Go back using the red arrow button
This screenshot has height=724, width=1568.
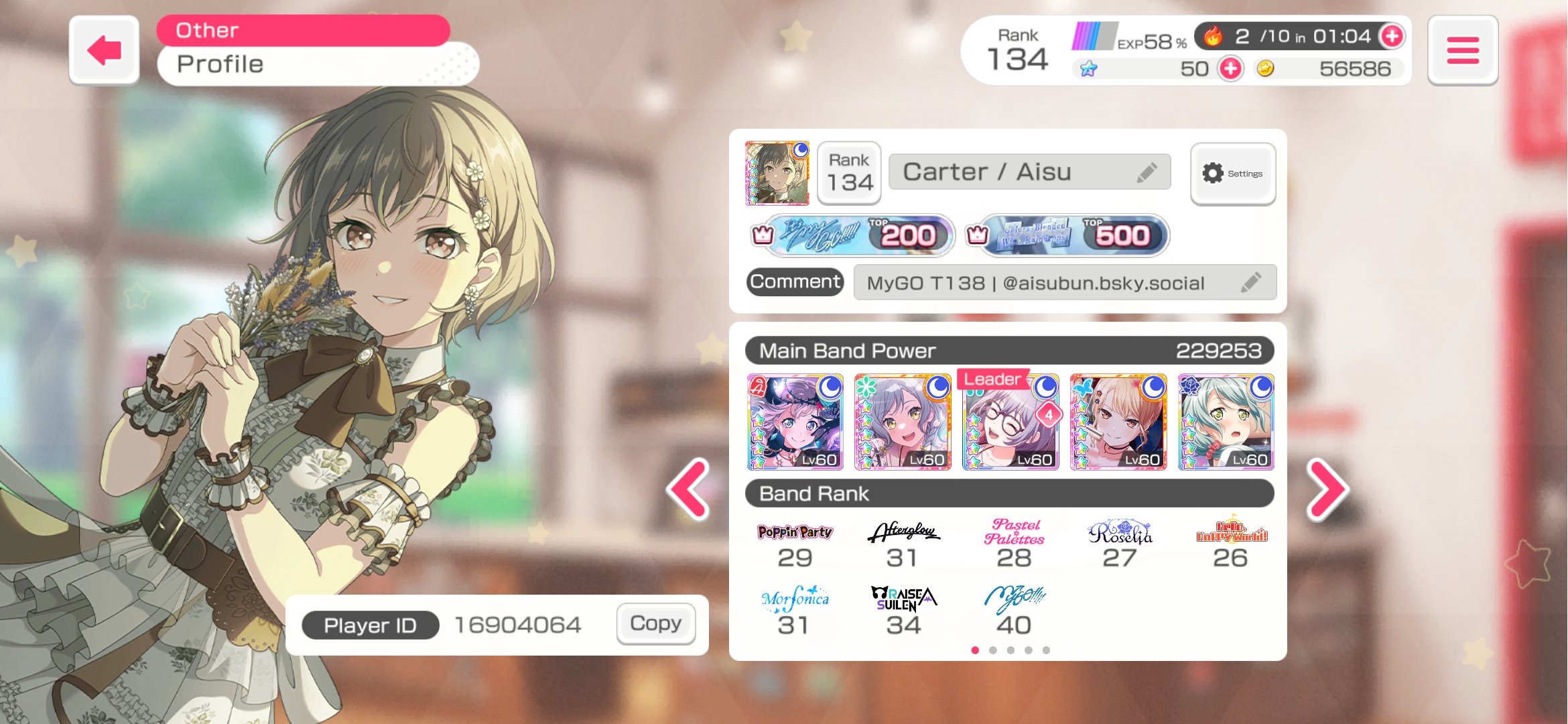click(104, 50)
